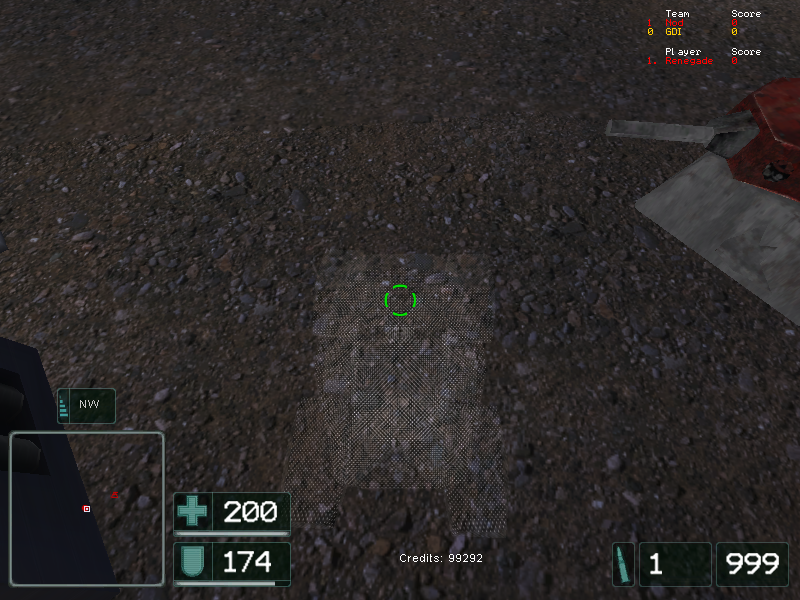Click the radar minimap panel
Image resolution: width=800 pixels, height=600 pixels.
pyautogui.click(x=87, y=508)
